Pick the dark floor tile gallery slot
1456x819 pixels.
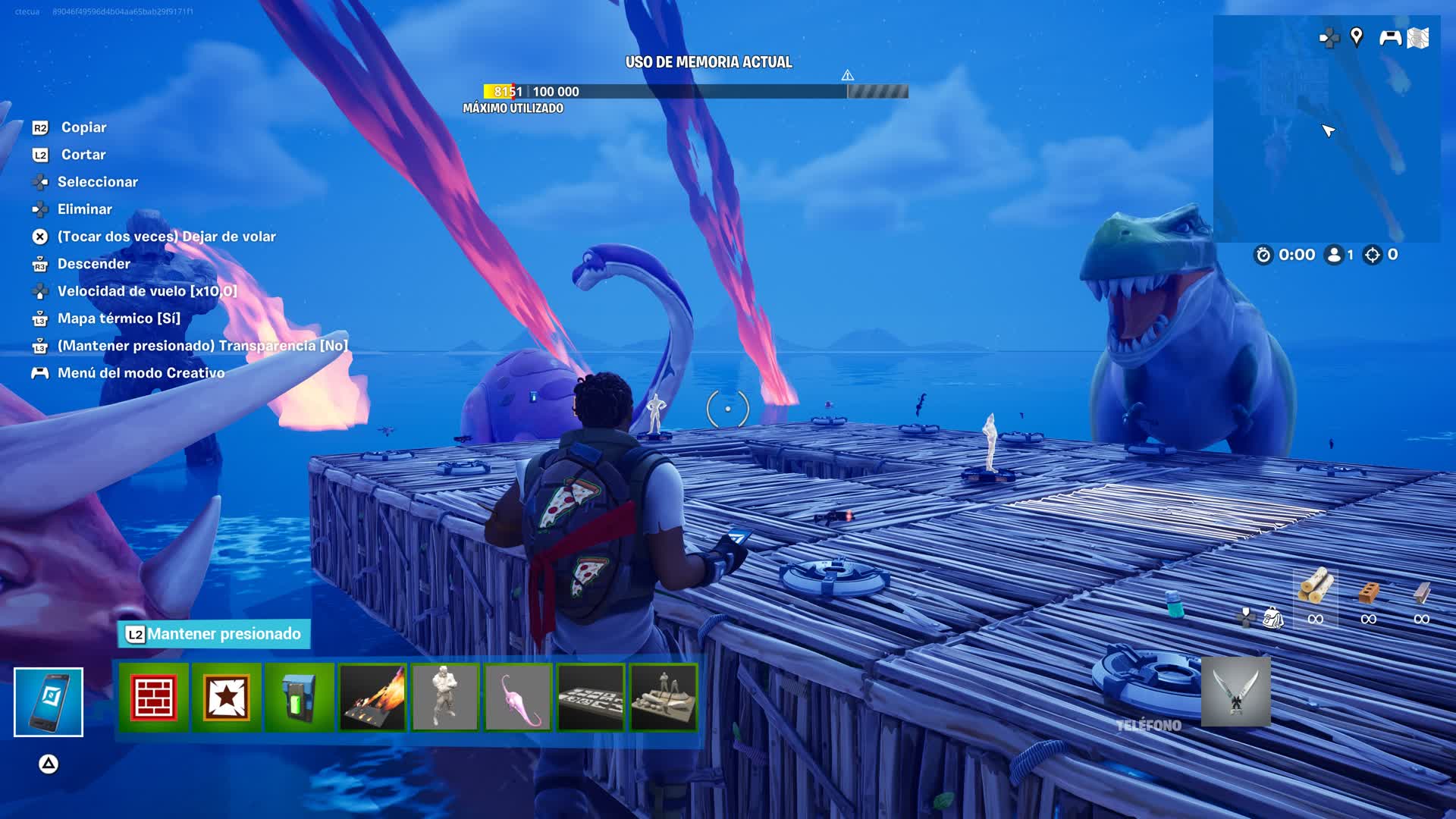coord(591,698)
